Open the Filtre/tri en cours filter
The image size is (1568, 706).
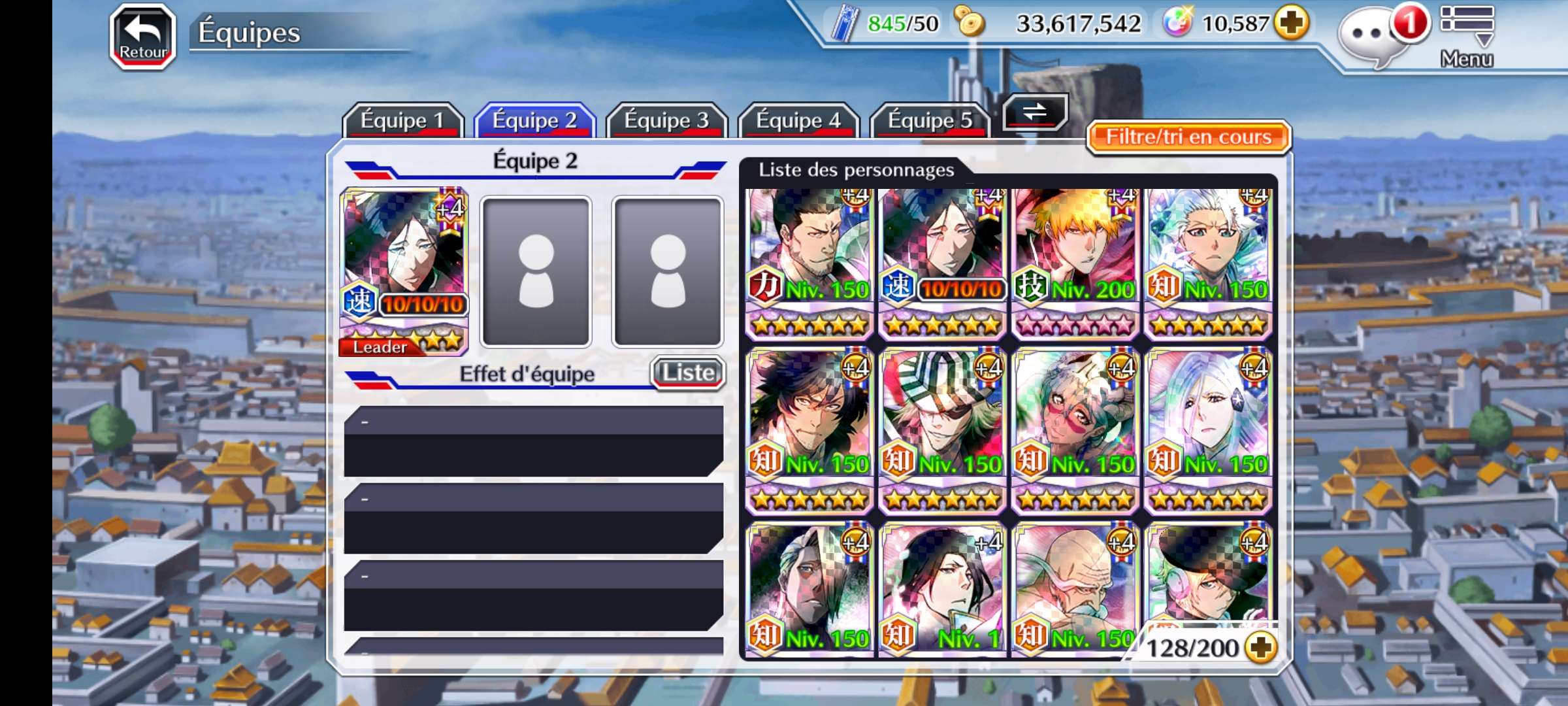click(x=1188, y=137)
